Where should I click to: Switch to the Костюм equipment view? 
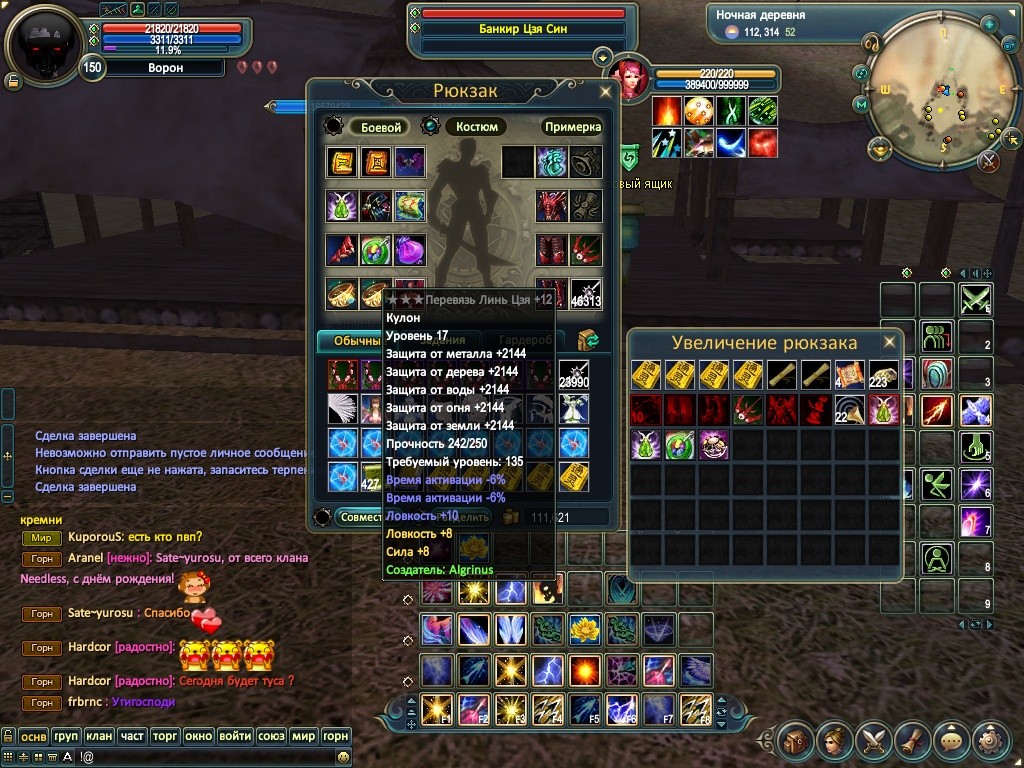point(477,127)
